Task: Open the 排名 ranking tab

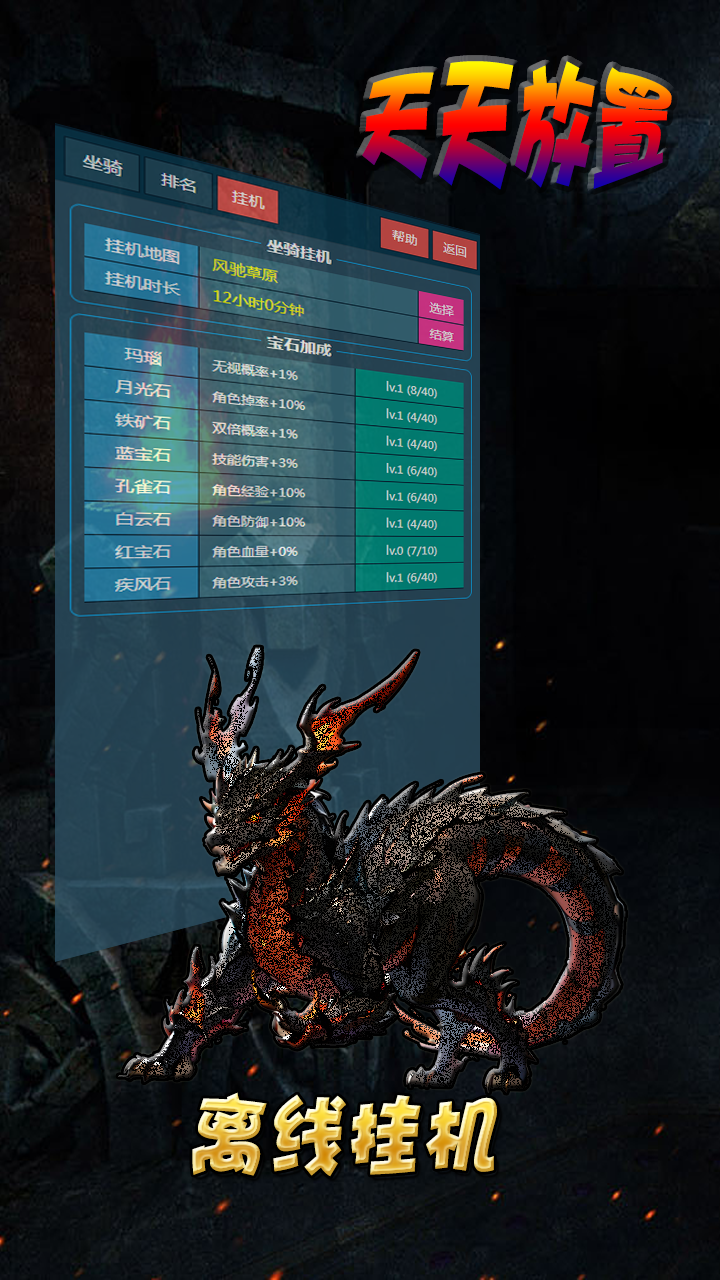Action: click(178, 184)
